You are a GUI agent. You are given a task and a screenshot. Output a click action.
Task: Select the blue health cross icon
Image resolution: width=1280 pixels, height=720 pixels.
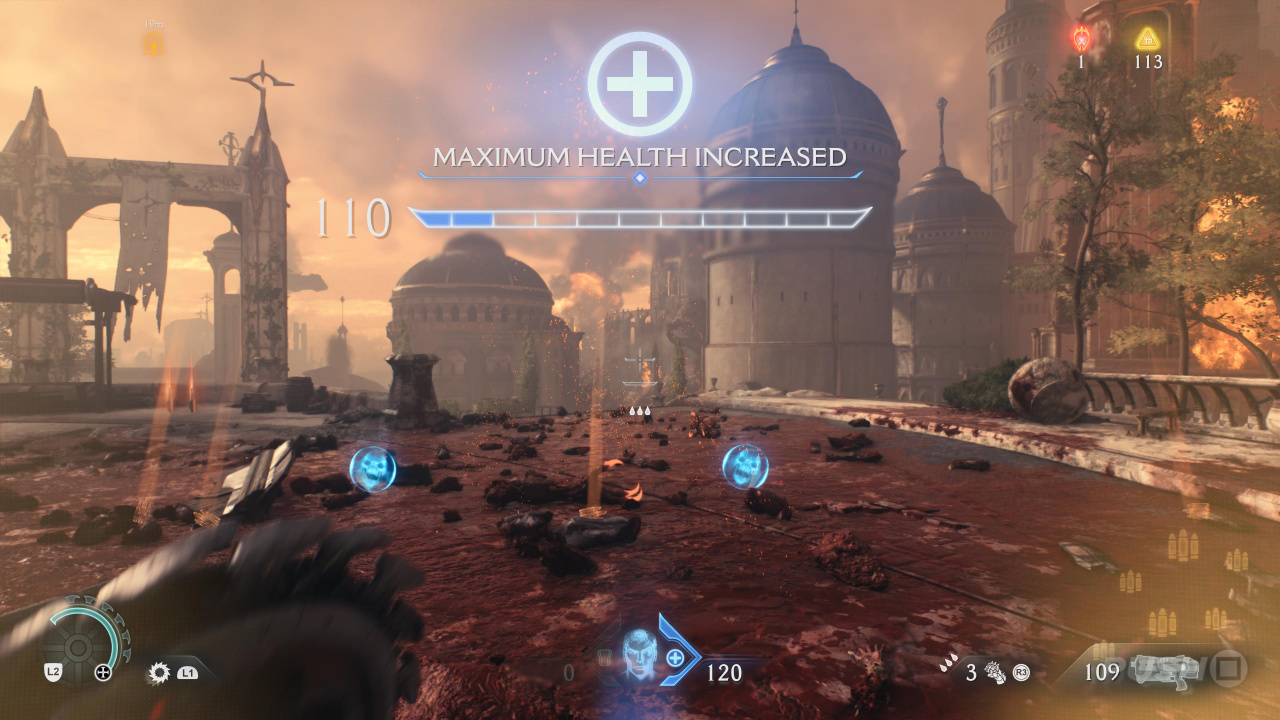(676, 657)
